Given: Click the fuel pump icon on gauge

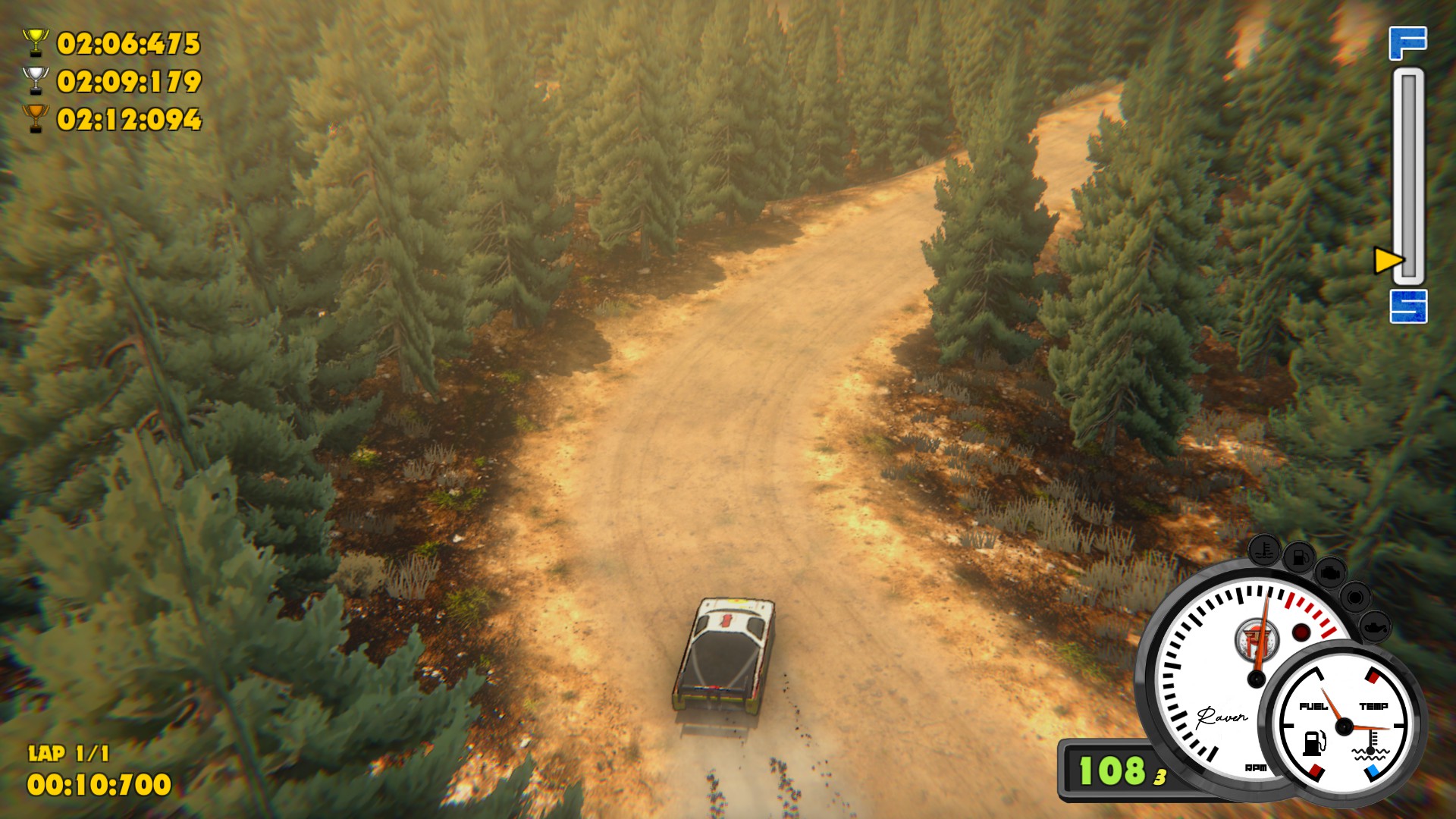Looking at the screenshot, I should click(1314, 742).
